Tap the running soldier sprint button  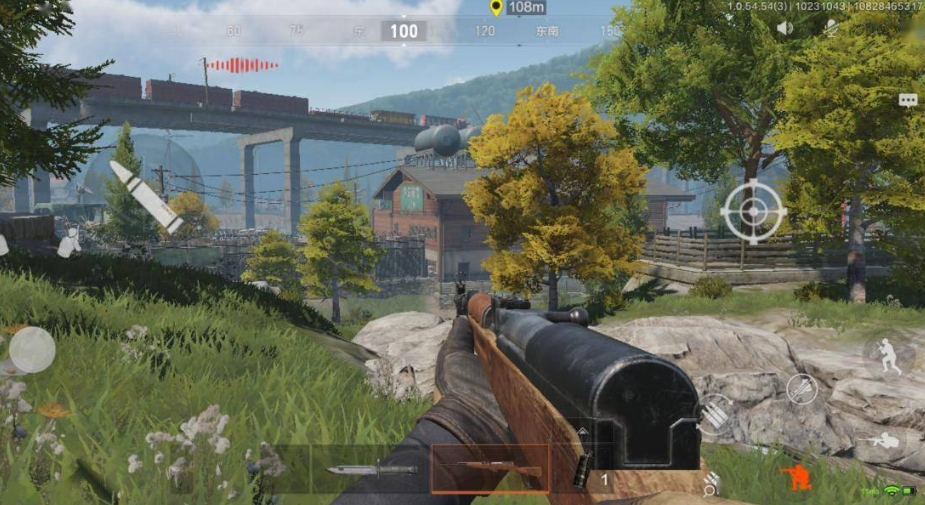pyautogui.click(x=886, y=355)
